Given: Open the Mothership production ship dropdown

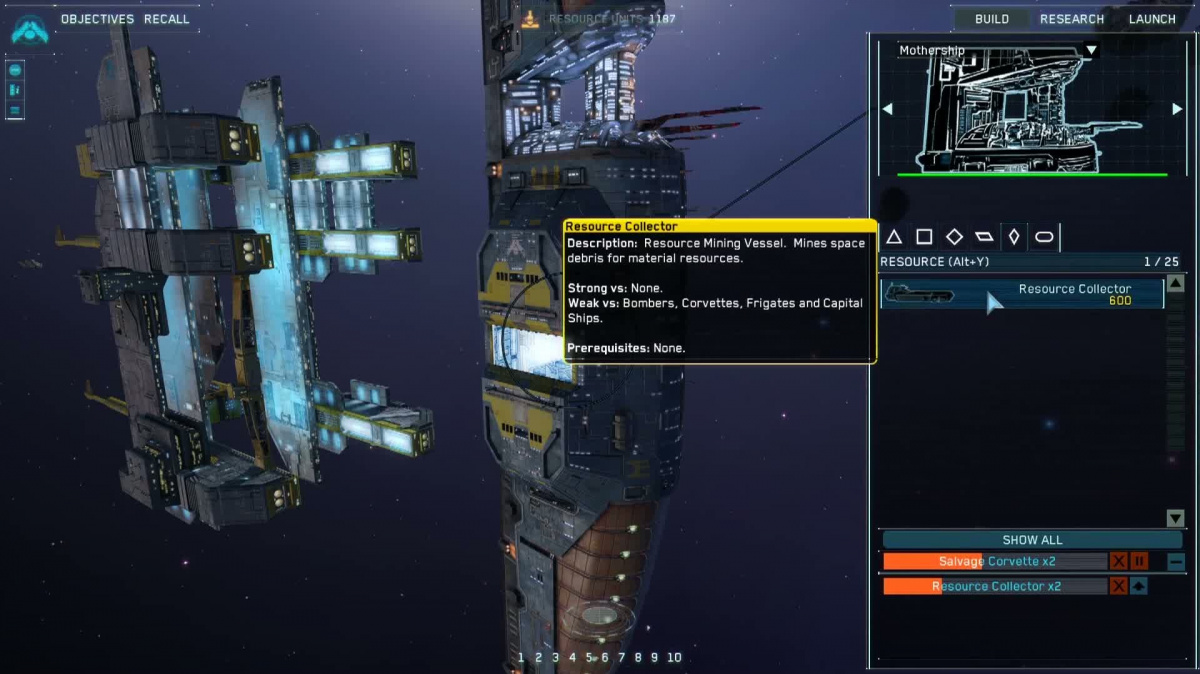Looking at the screenshot, I should (x=1091, y=50).
